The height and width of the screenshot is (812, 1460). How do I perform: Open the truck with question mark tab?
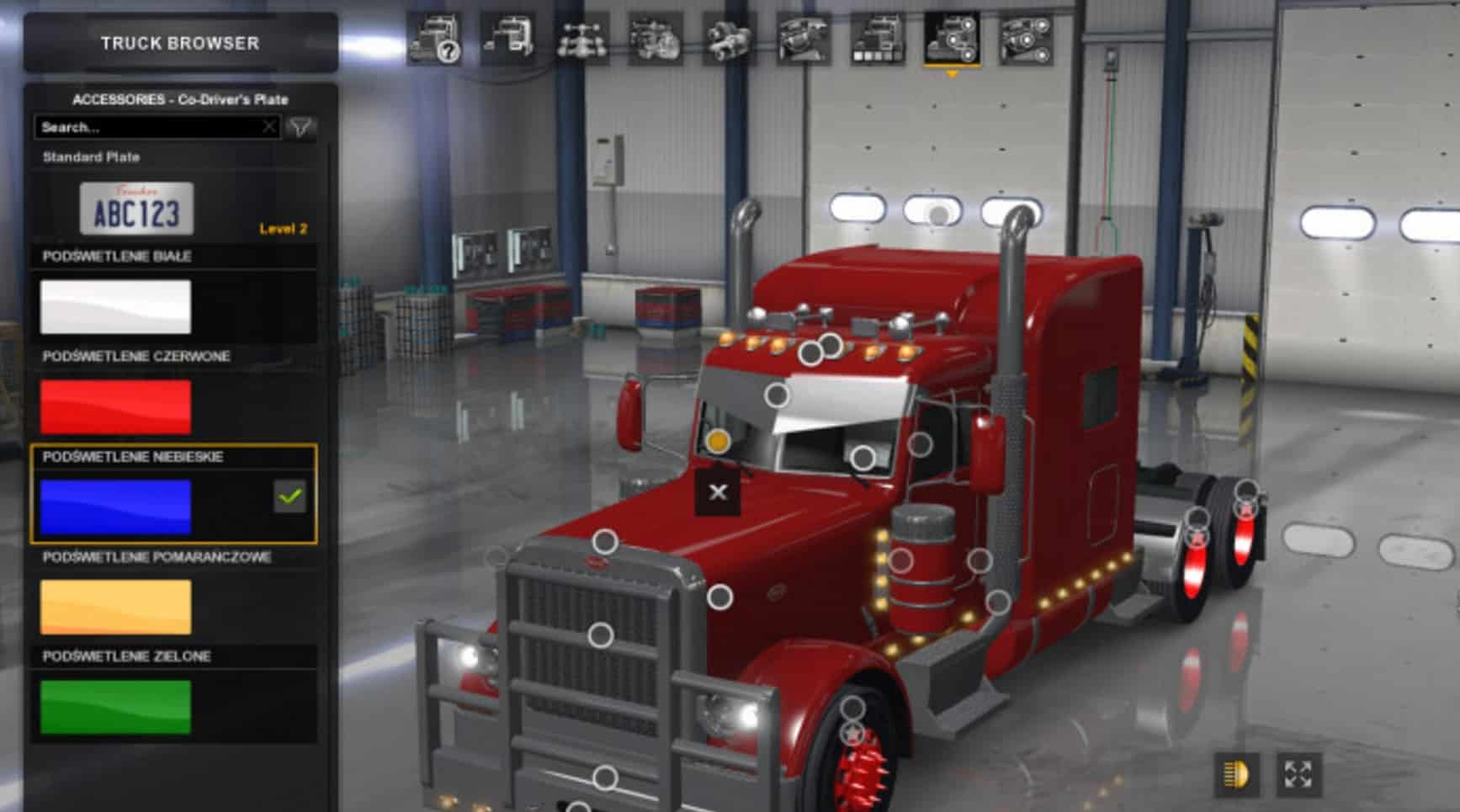pyautogui.click(x=434, y=39)
